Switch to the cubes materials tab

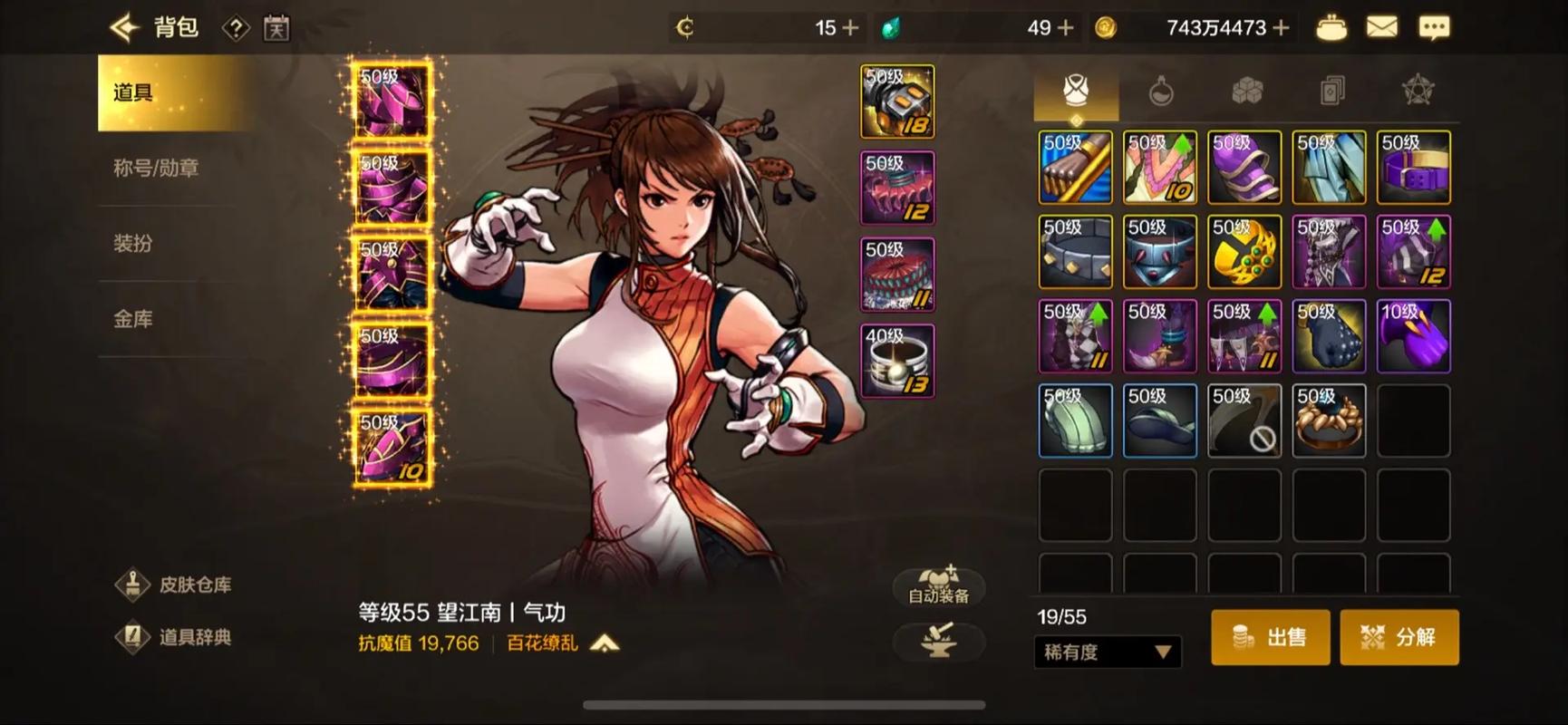tap(1247, 91)
